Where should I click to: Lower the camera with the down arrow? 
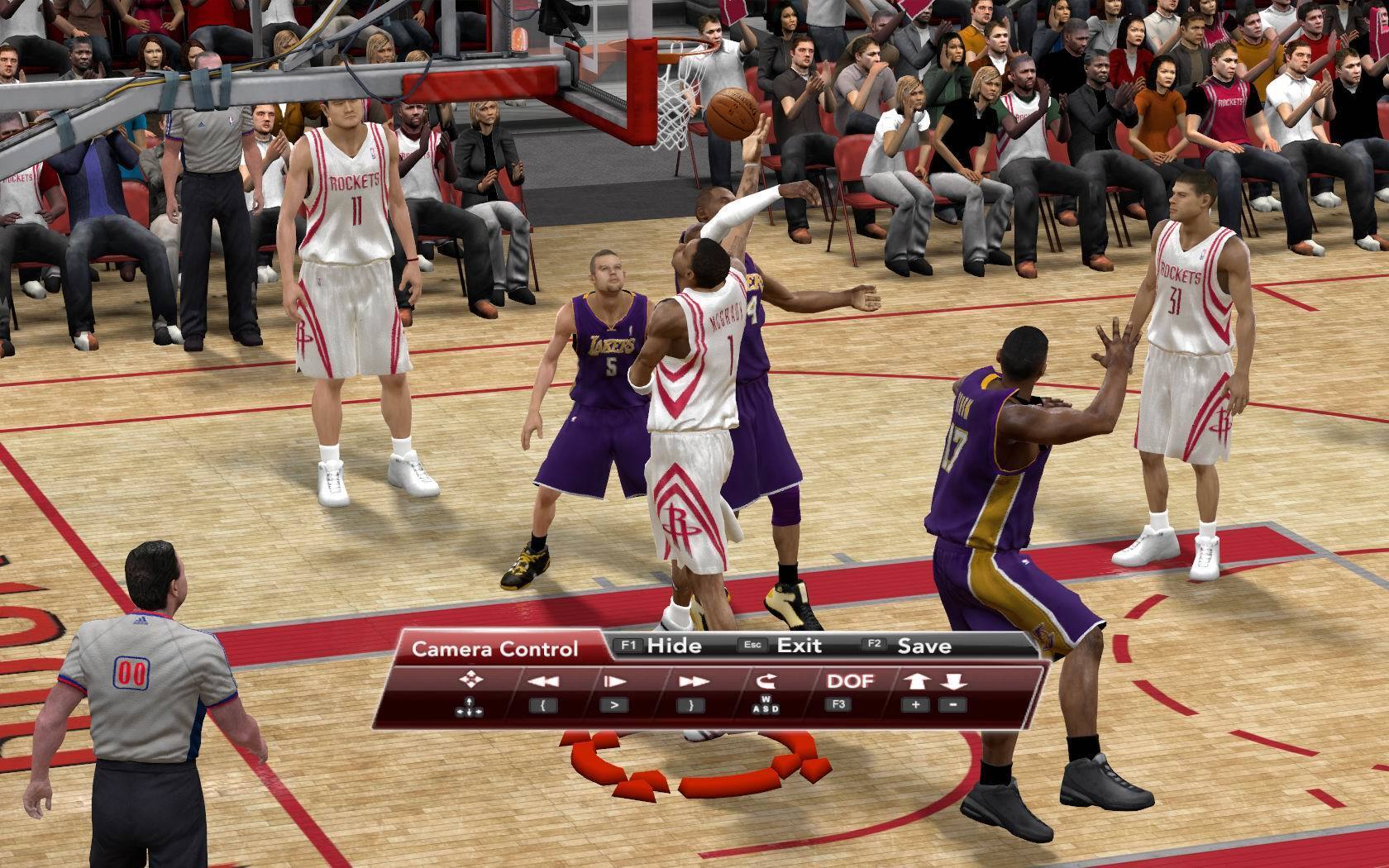coord(953,681)
